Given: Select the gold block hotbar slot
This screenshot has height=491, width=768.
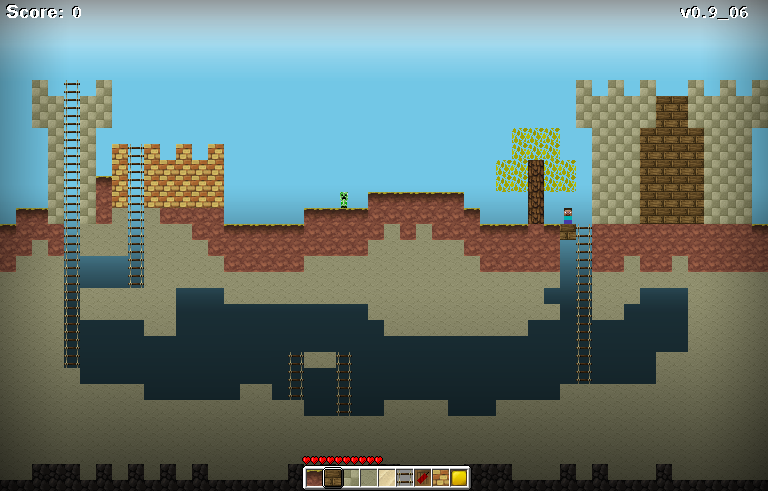Looking at the screenshot, I should pos(459,478).
